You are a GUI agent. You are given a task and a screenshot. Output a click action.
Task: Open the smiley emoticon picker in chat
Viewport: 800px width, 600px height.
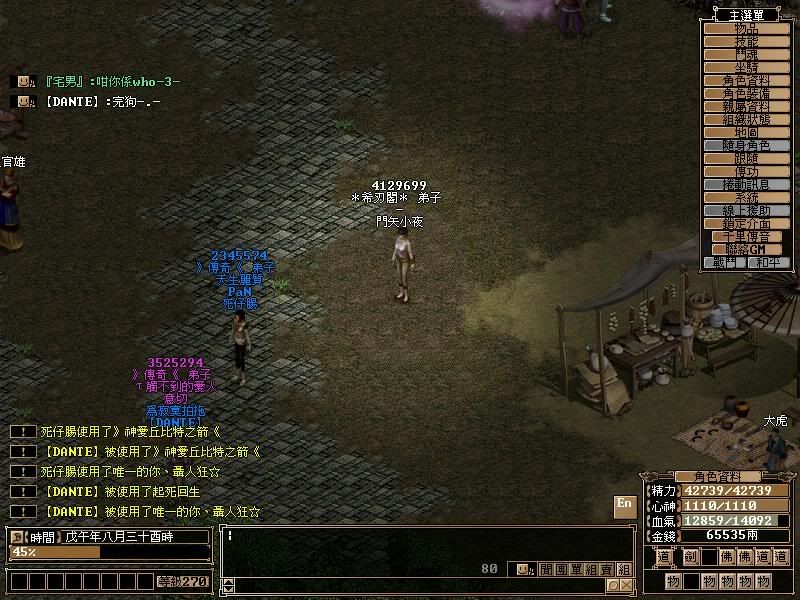click(x=522, y=569)
